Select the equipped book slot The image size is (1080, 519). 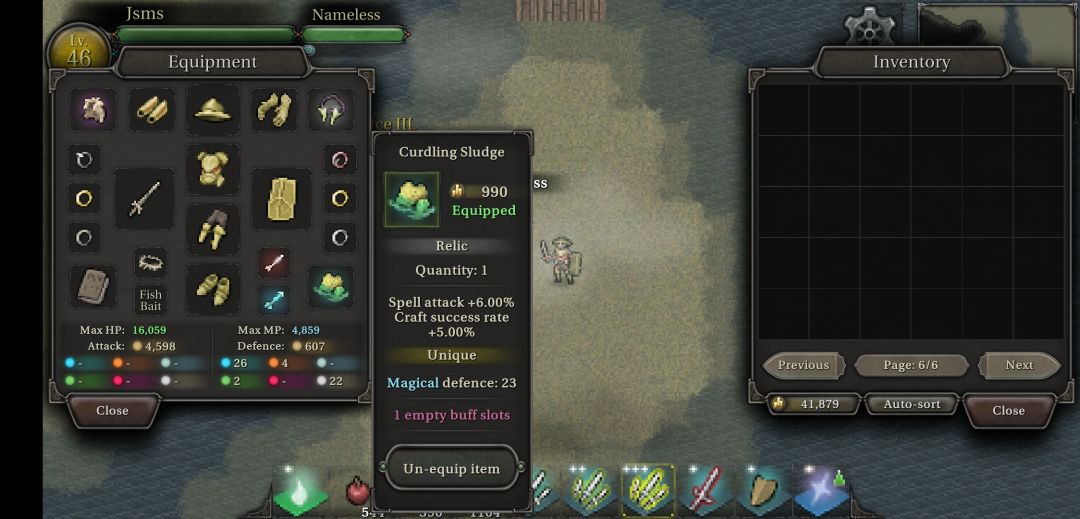click(92, 286)
